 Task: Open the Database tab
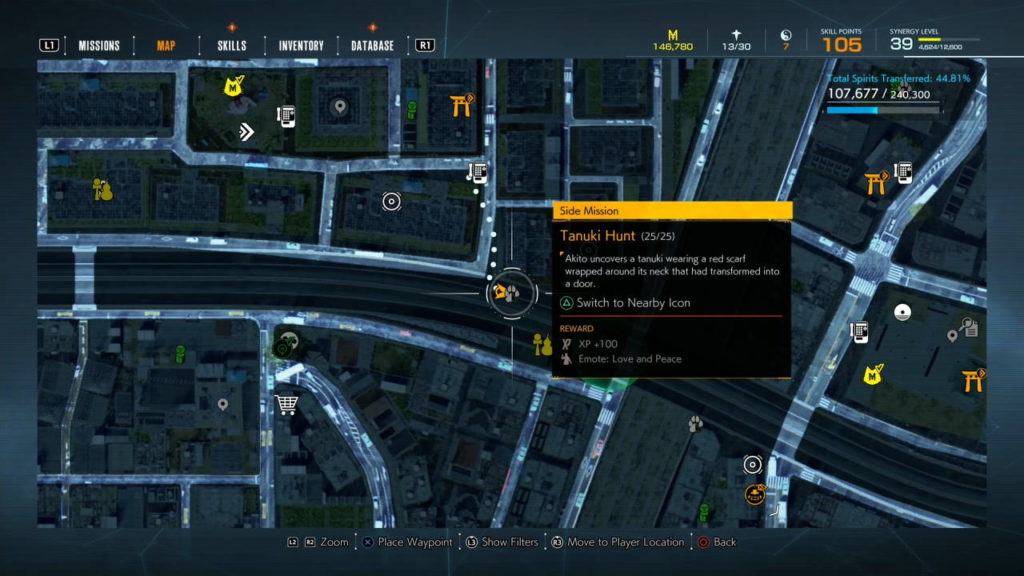372,45
